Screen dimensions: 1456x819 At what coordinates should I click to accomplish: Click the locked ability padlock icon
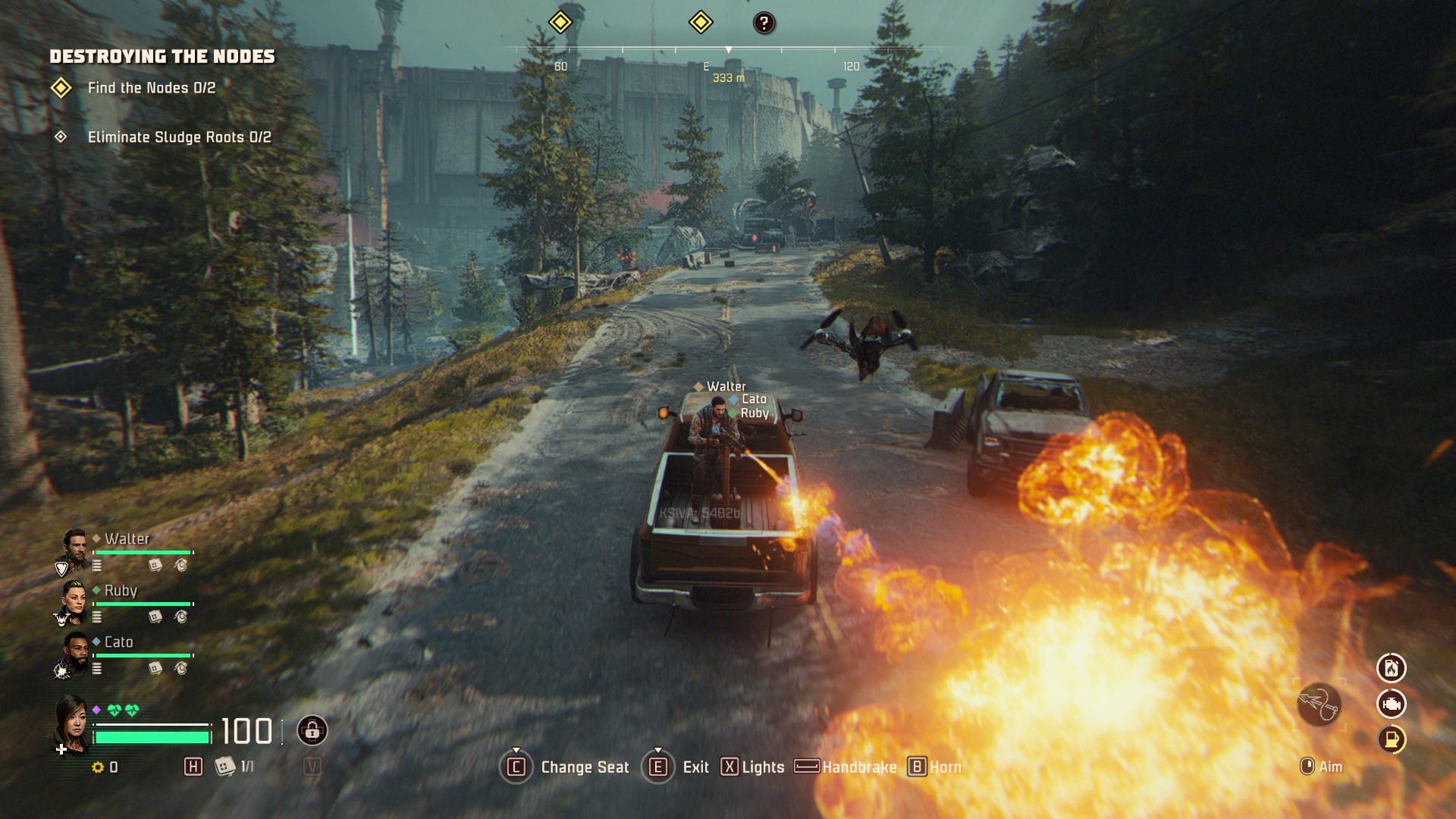tap(312, 730)
